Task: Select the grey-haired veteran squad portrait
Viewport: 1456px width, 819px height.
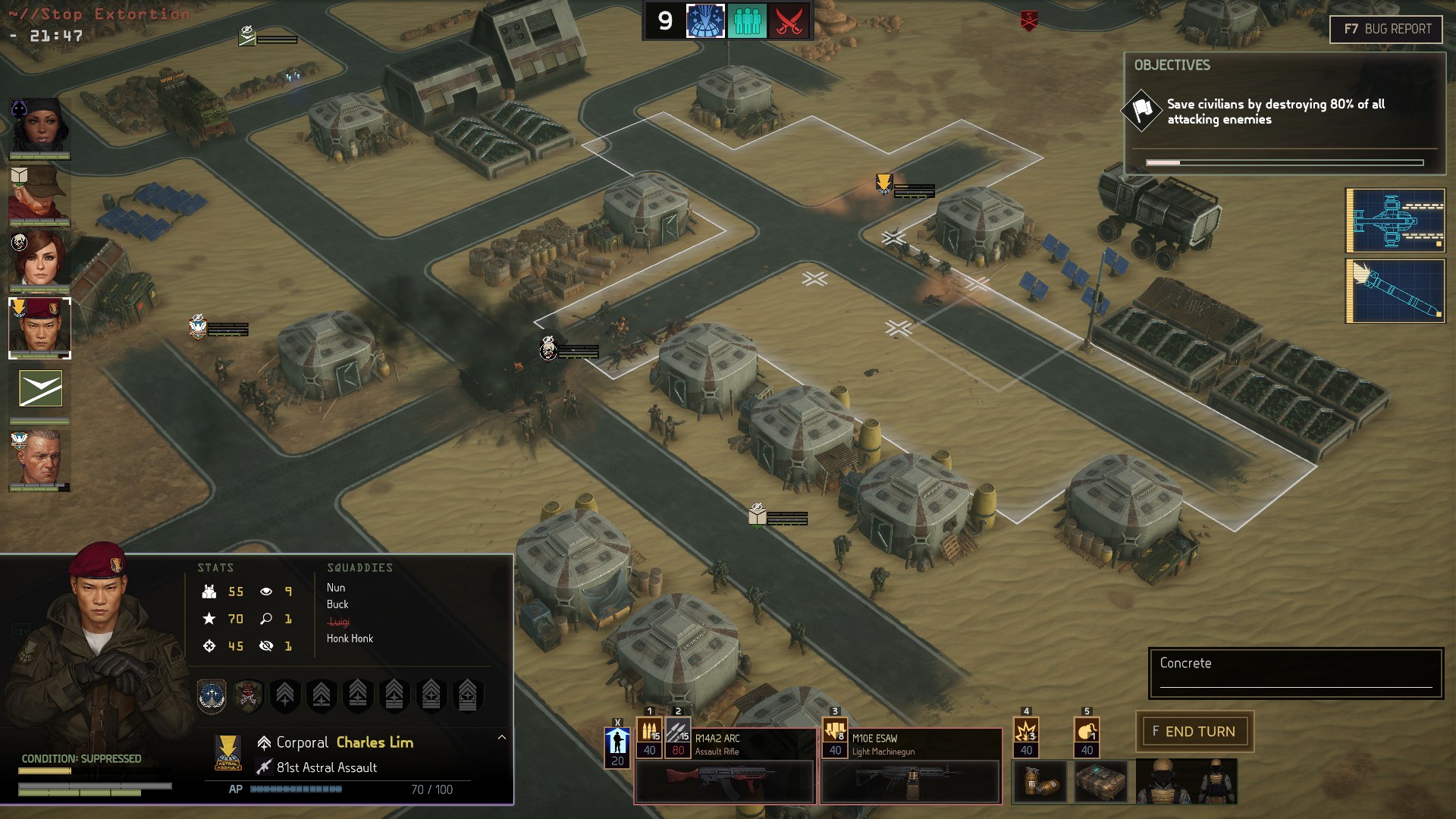Action: tap(39, 460)
